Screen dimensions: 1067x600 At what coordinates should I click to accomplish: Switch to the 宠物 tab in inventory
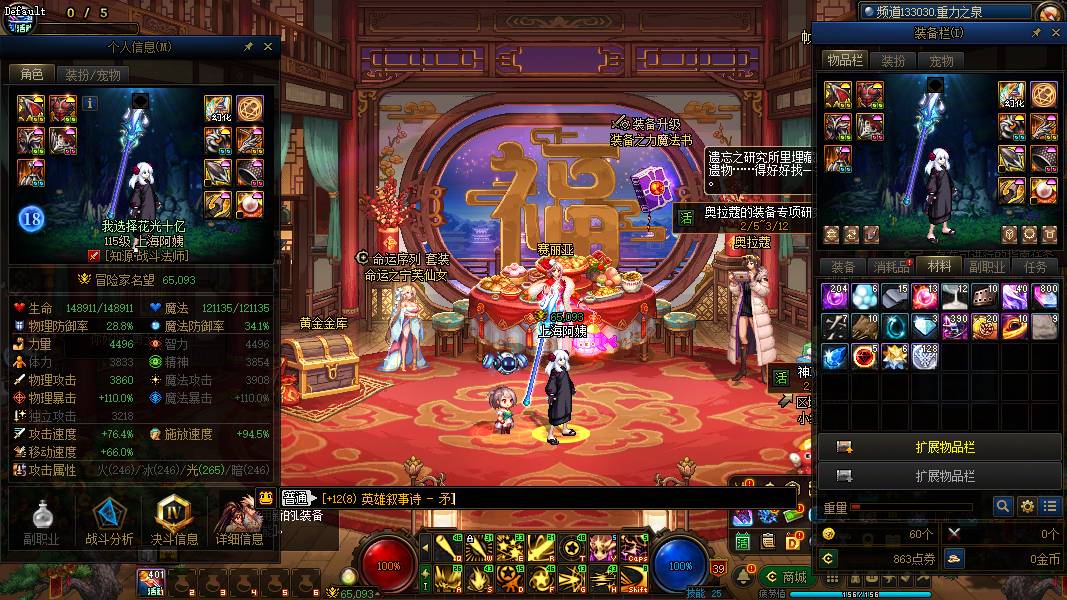point(942,61)
